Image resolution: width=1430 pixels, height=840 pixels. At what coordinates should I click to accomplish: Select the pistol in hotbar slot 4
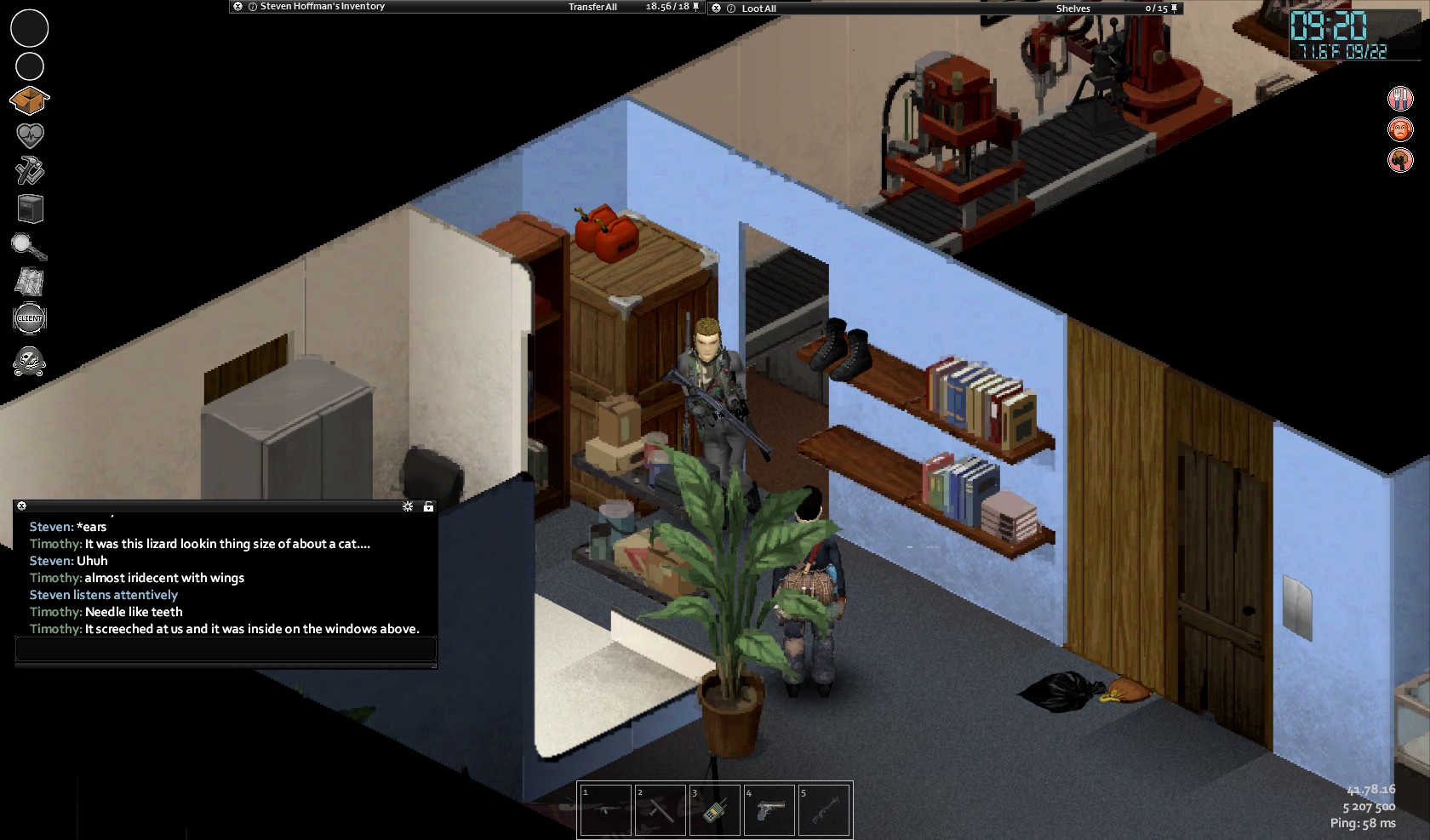tap(769, 810)
